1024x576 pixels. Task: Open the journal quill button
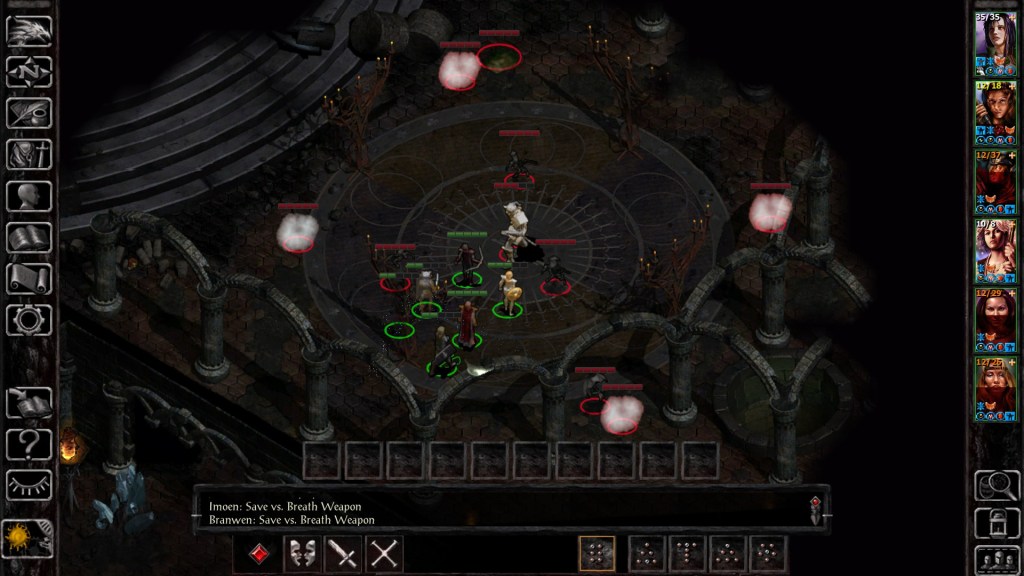29,113
